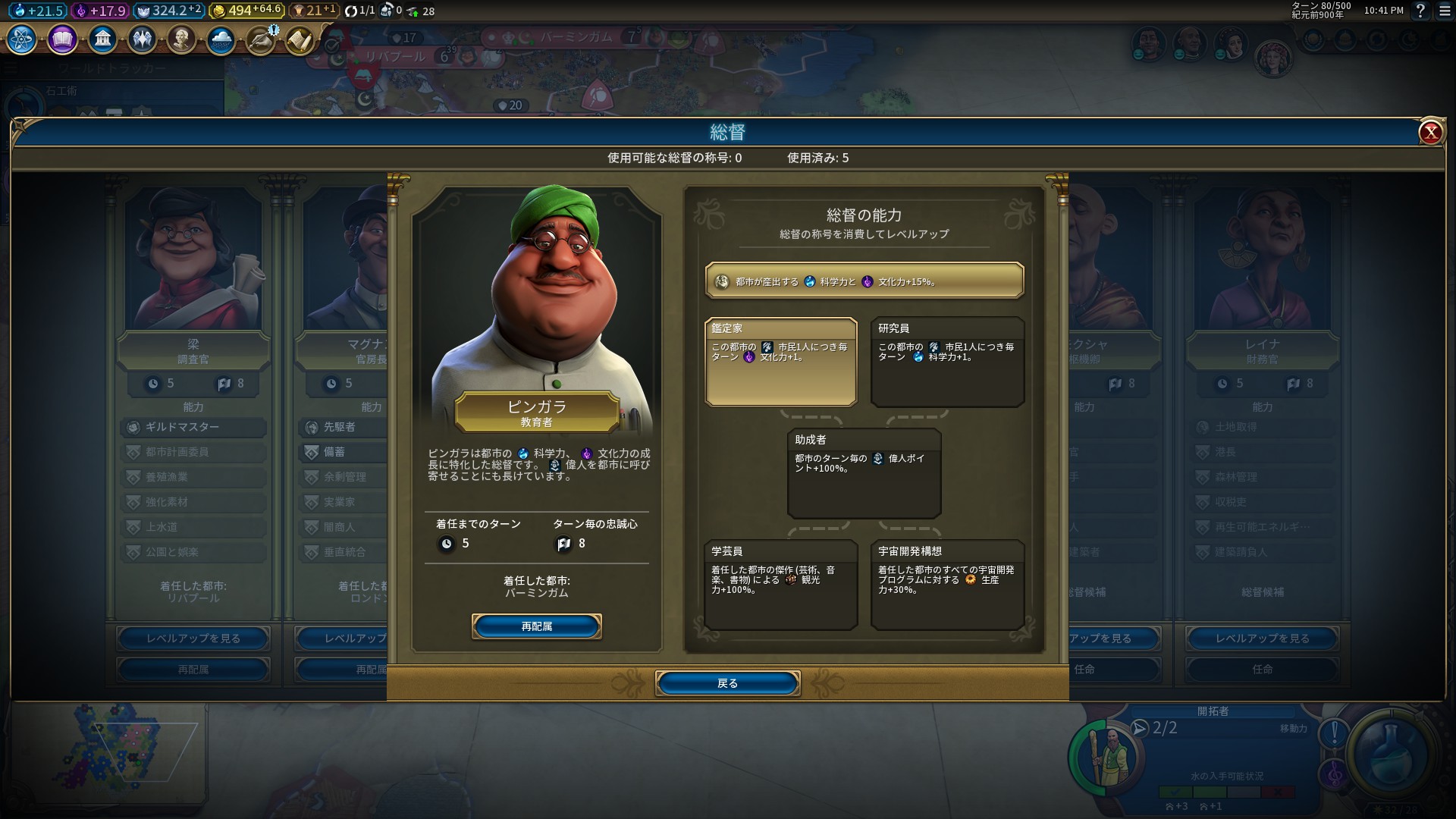Open the great people bust icon
Screen dimensions: 1456x819
coord(181,39)
